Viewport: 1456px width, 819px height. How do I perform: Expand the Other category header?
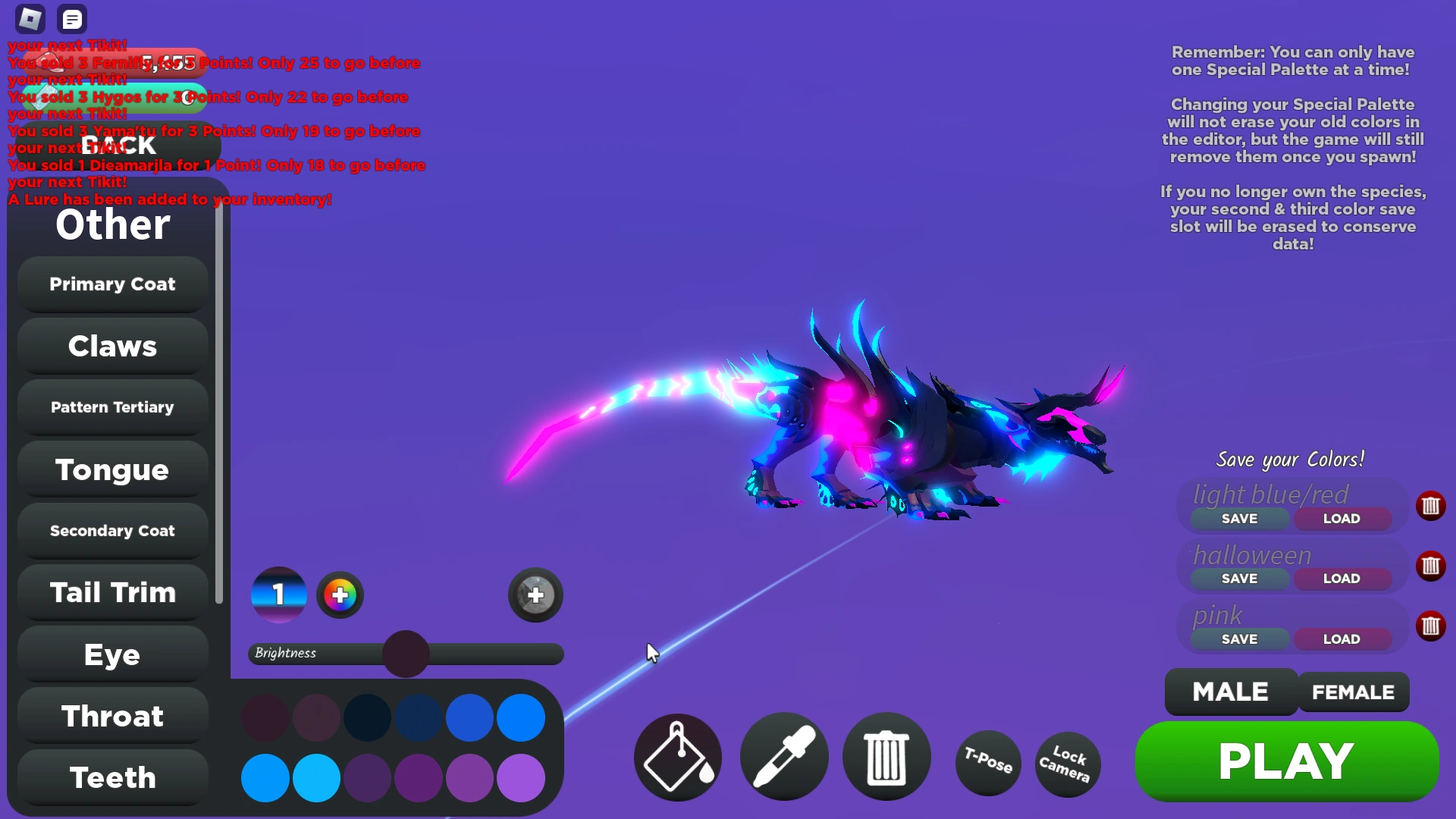(112, 224)
